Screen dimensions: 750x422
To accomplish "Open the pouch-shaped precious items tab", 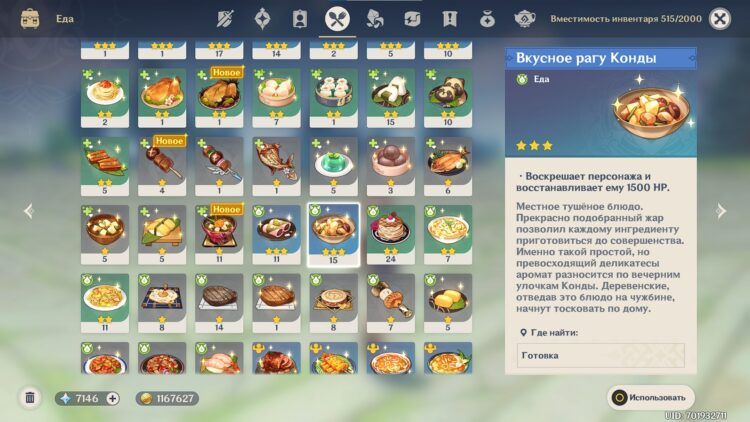I will click(x=487, y=18).
